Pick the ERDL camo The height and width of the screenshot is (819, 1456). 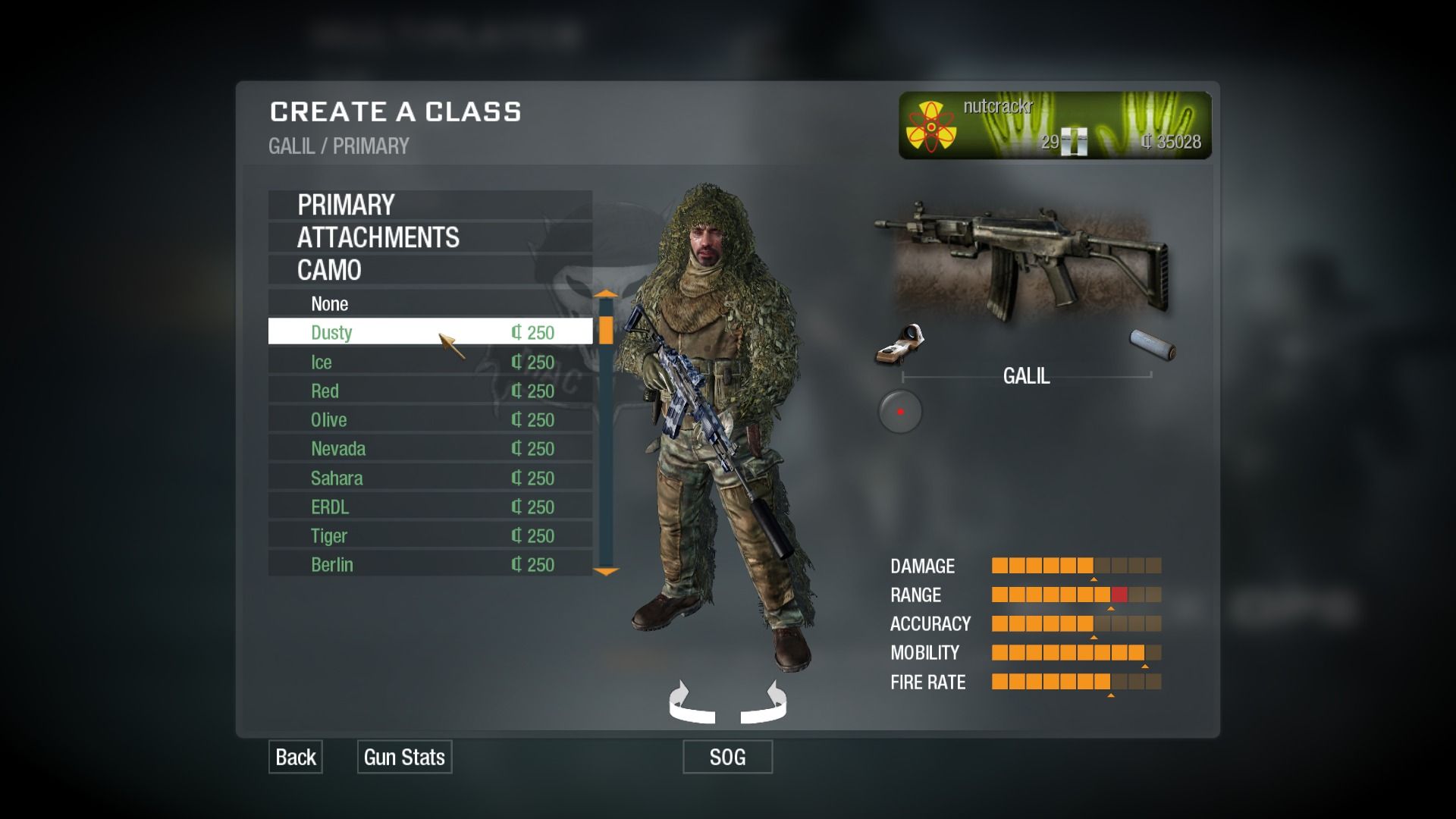(x=429, y=507)
